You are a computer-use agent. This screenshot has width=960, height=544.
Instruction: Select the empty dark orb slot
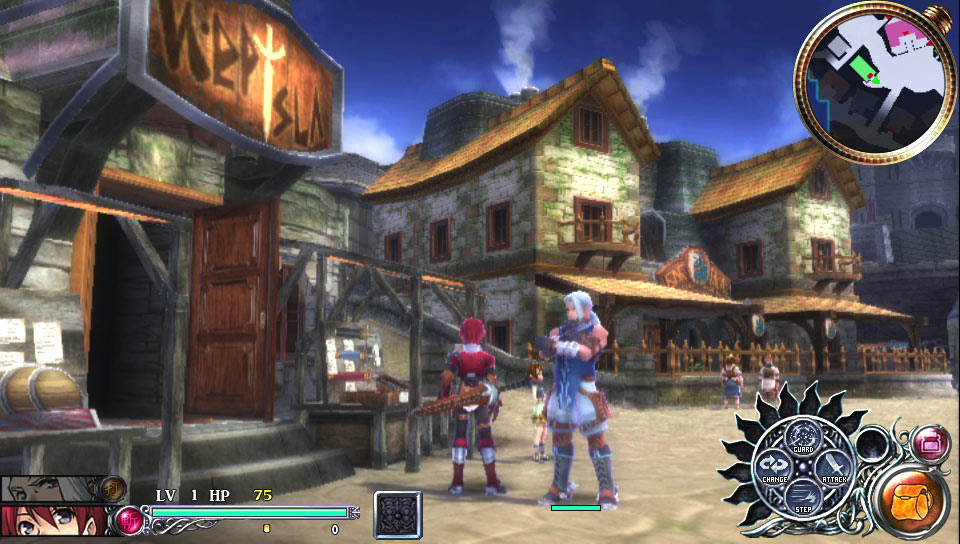click(871, 443)
